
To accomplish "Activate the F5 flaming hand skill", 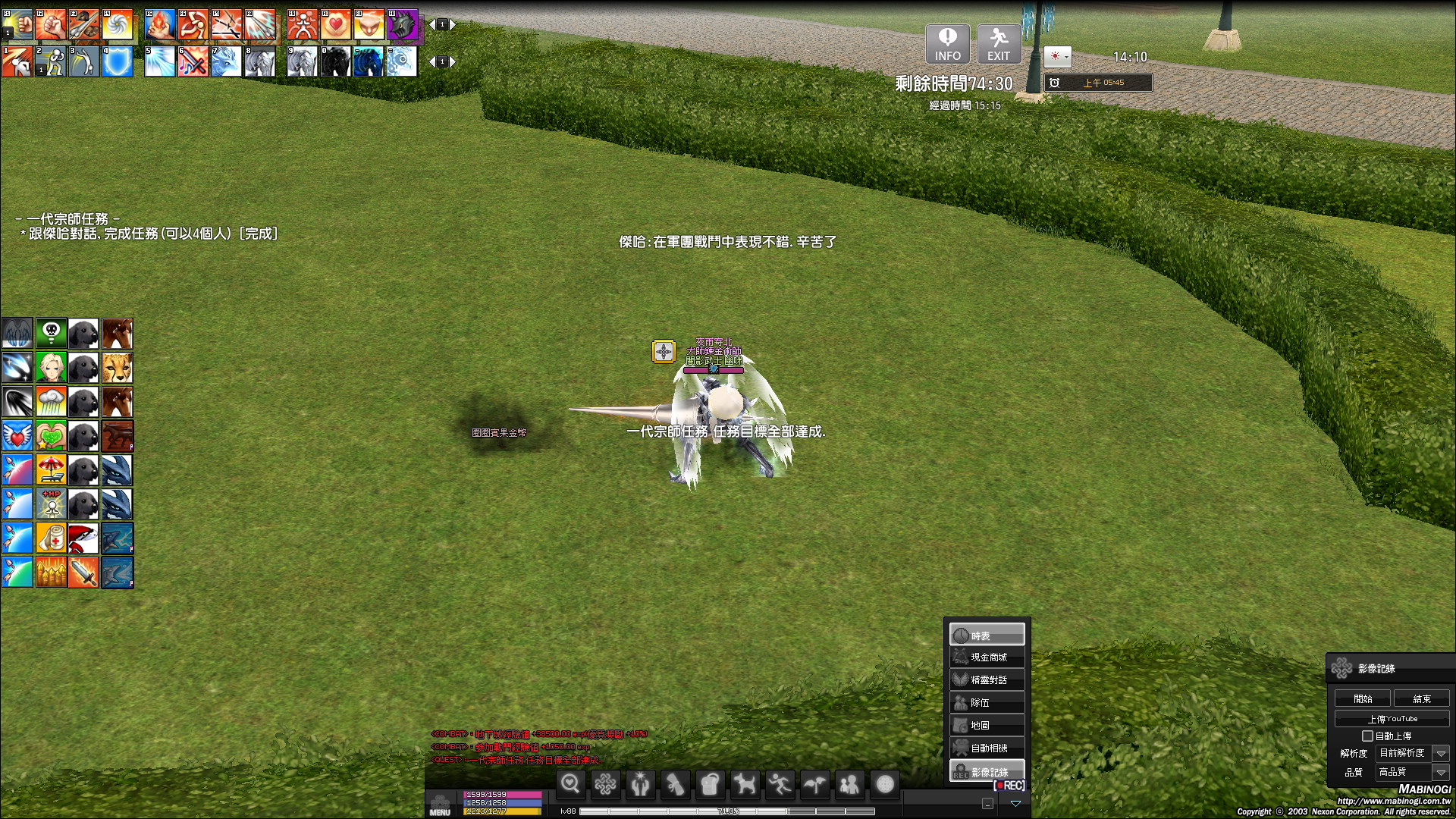I will (x=160, y=25).
